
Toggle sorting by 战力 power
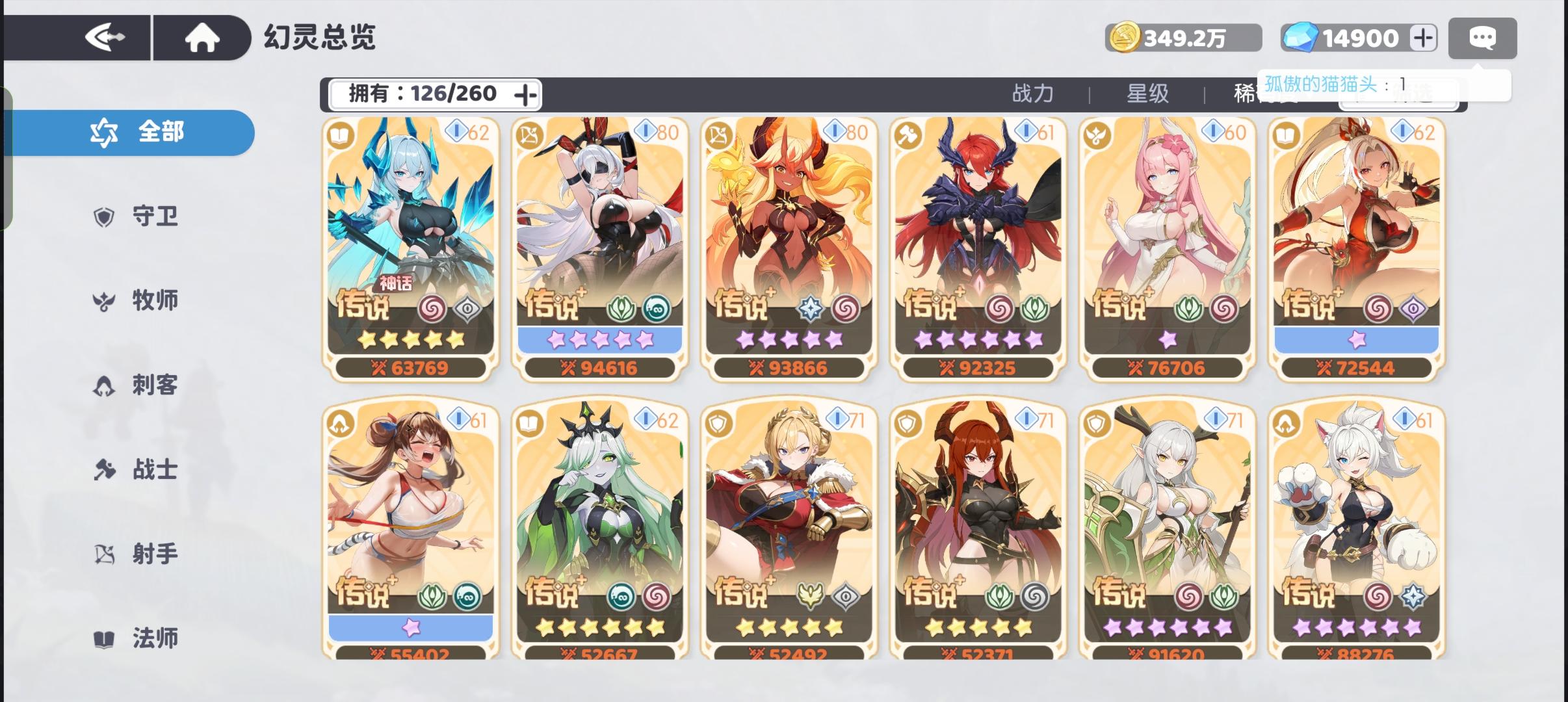point(1032,93)
